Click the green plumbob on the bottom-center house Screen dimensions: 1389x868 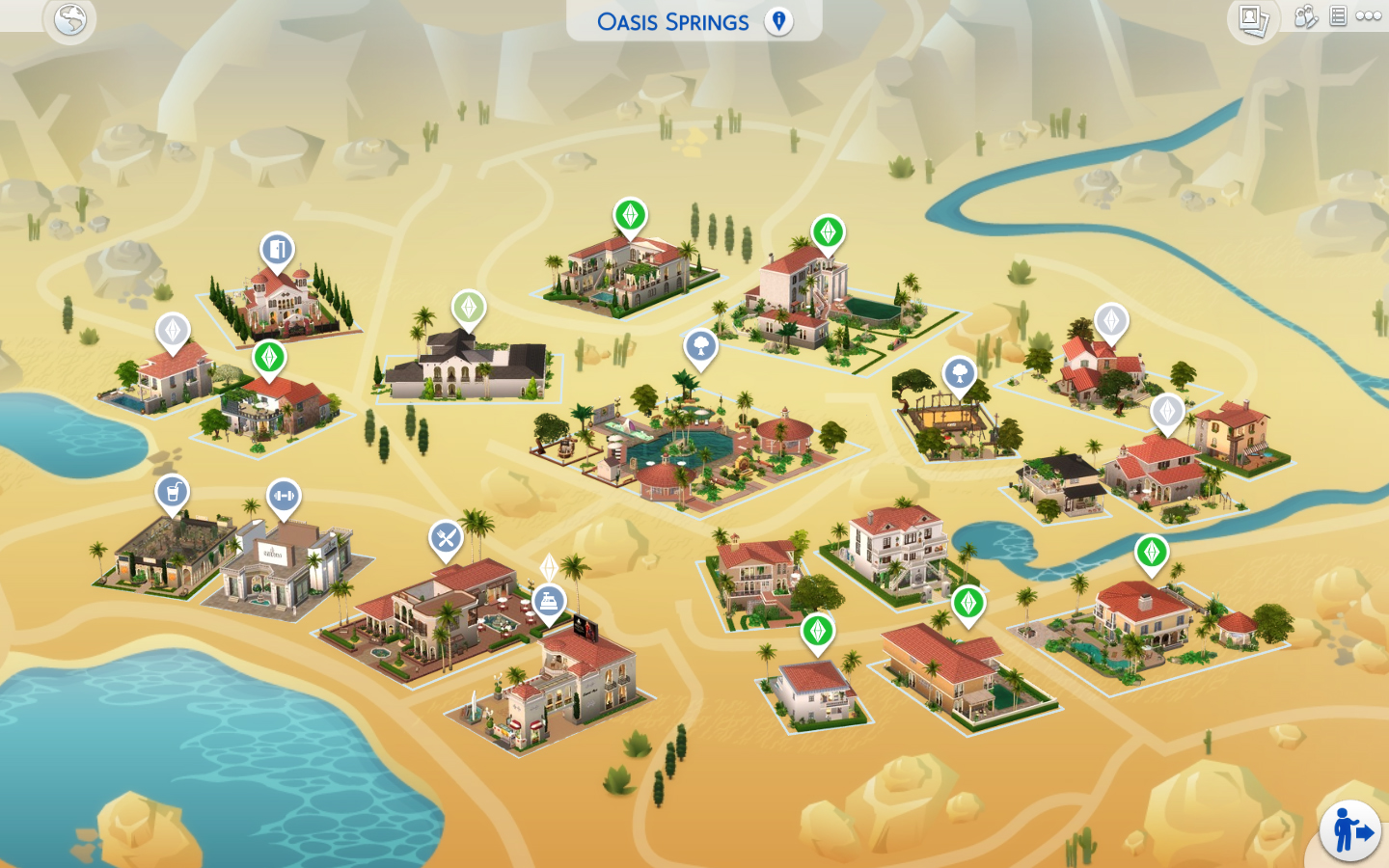point(817,632)
